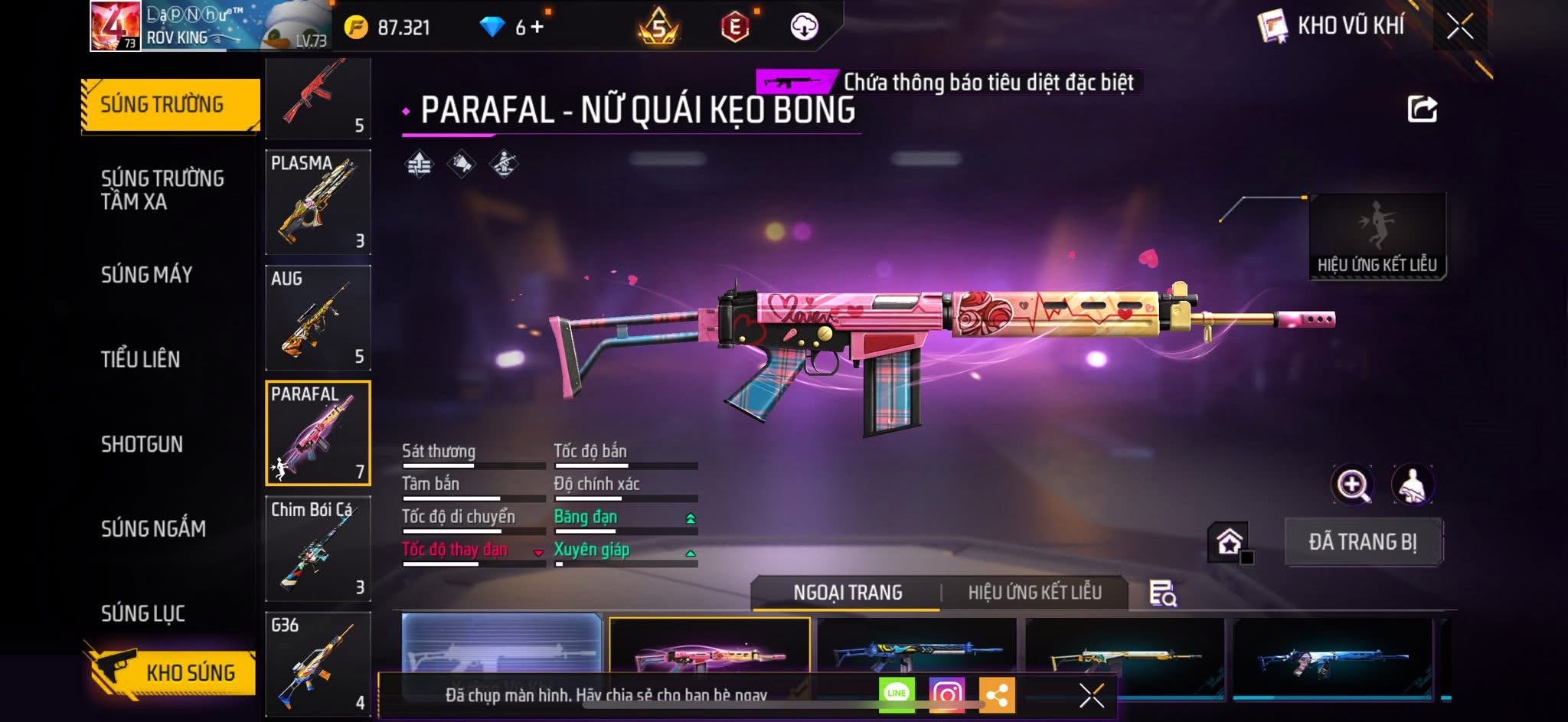This screenshot has width=1568, height=722.
Task: Show the Súng Ngắm sniper category
Action: tap(153, 528)
